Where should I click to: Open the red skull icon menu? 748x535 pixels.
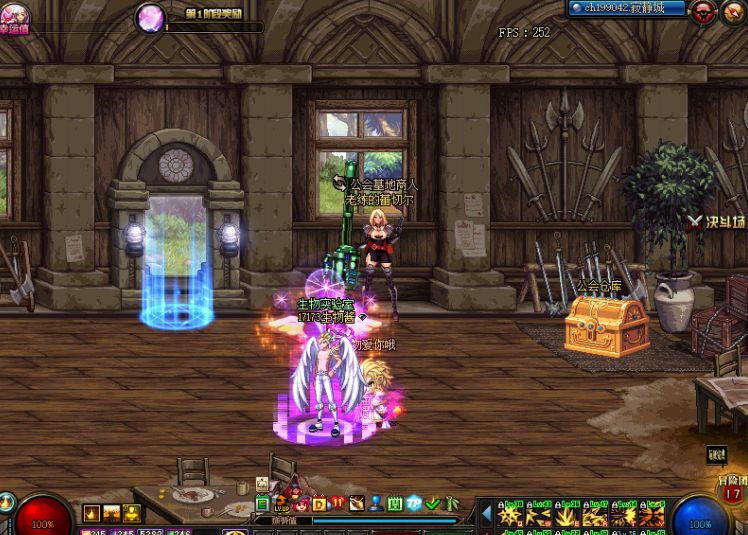704,12
